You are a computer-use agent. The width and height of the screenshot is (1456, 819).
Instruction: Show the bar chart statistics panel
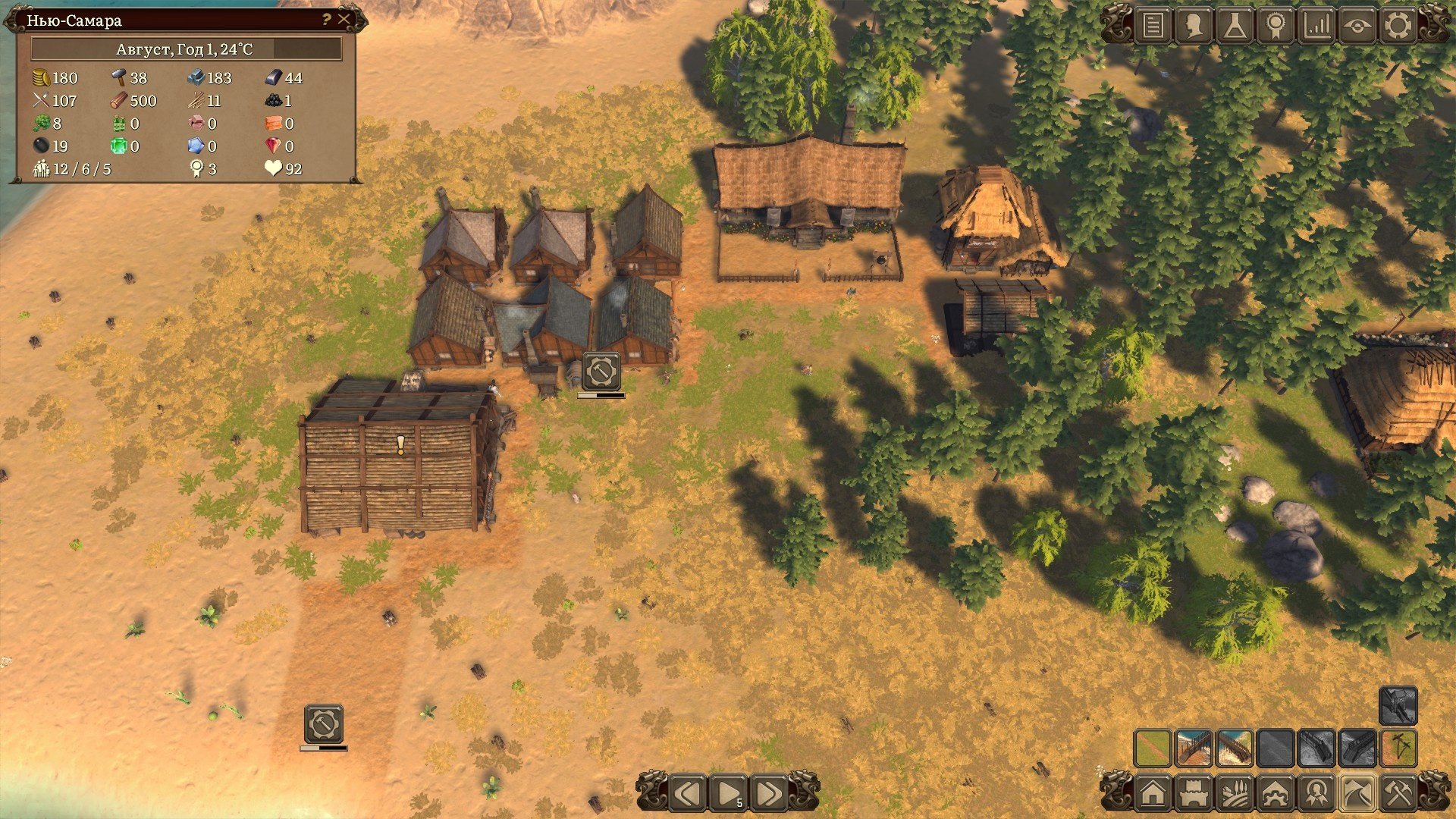pos(1316,26)
